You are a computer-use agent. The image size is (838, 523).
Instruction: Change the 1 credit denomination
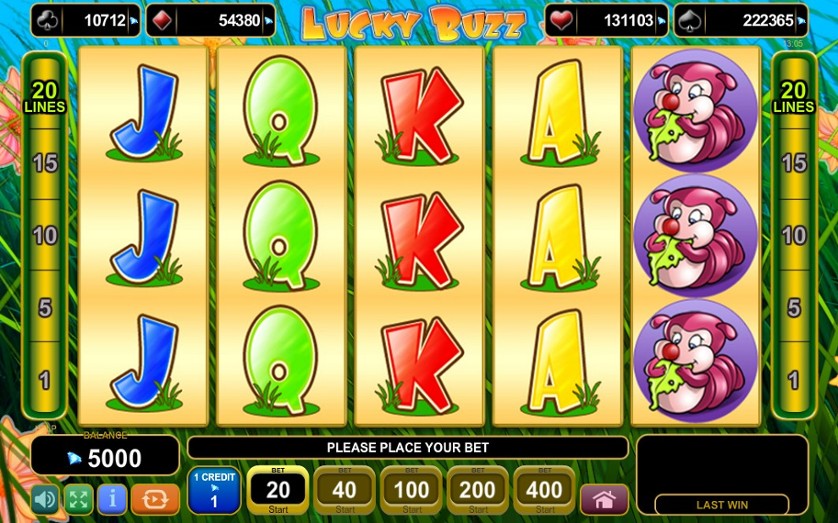pyautogui.click(x=213, y=490)
